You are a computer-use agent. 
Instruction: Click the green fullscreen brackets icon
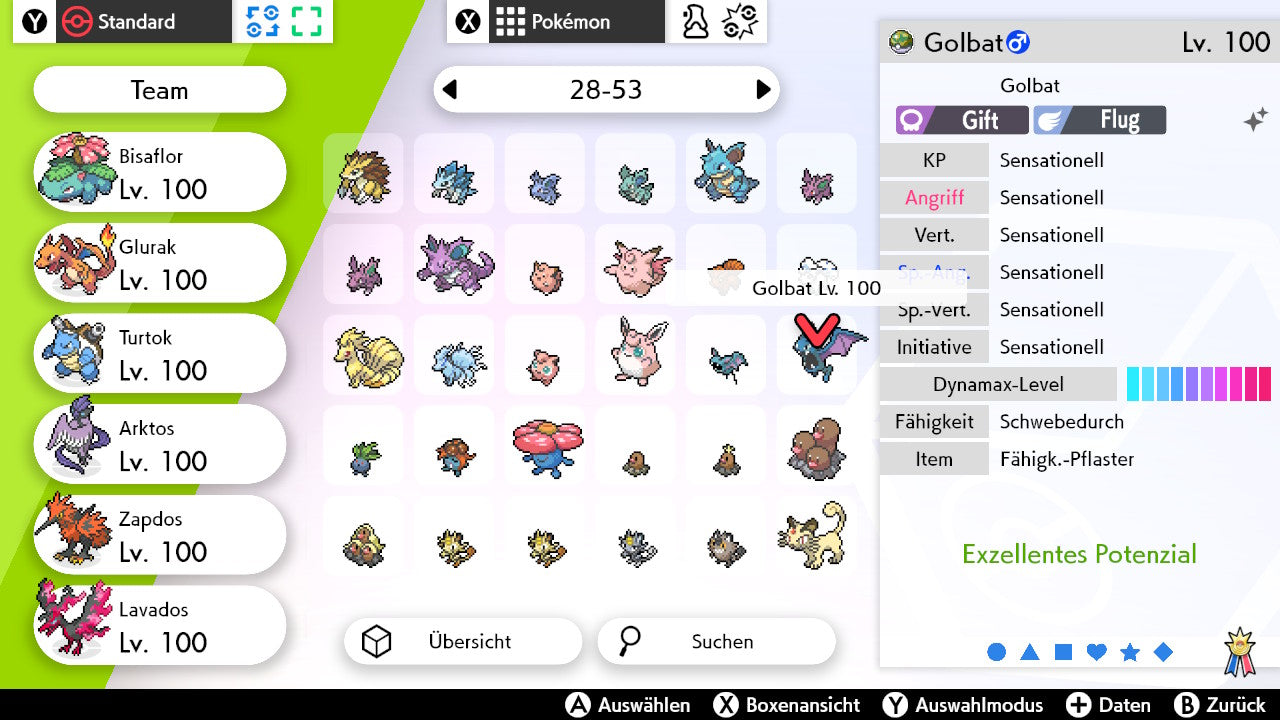[x=305, y=22]
